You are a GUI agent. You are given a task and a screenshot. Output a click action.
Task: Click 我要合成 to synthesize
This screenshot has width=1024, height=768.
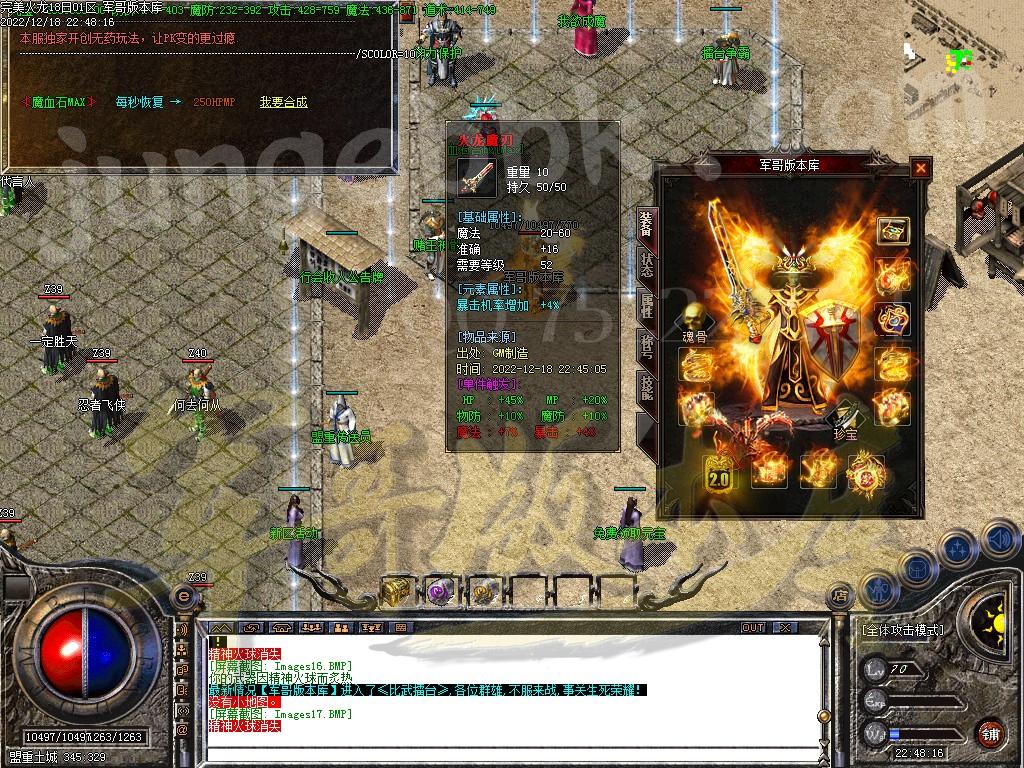(283, 102)
